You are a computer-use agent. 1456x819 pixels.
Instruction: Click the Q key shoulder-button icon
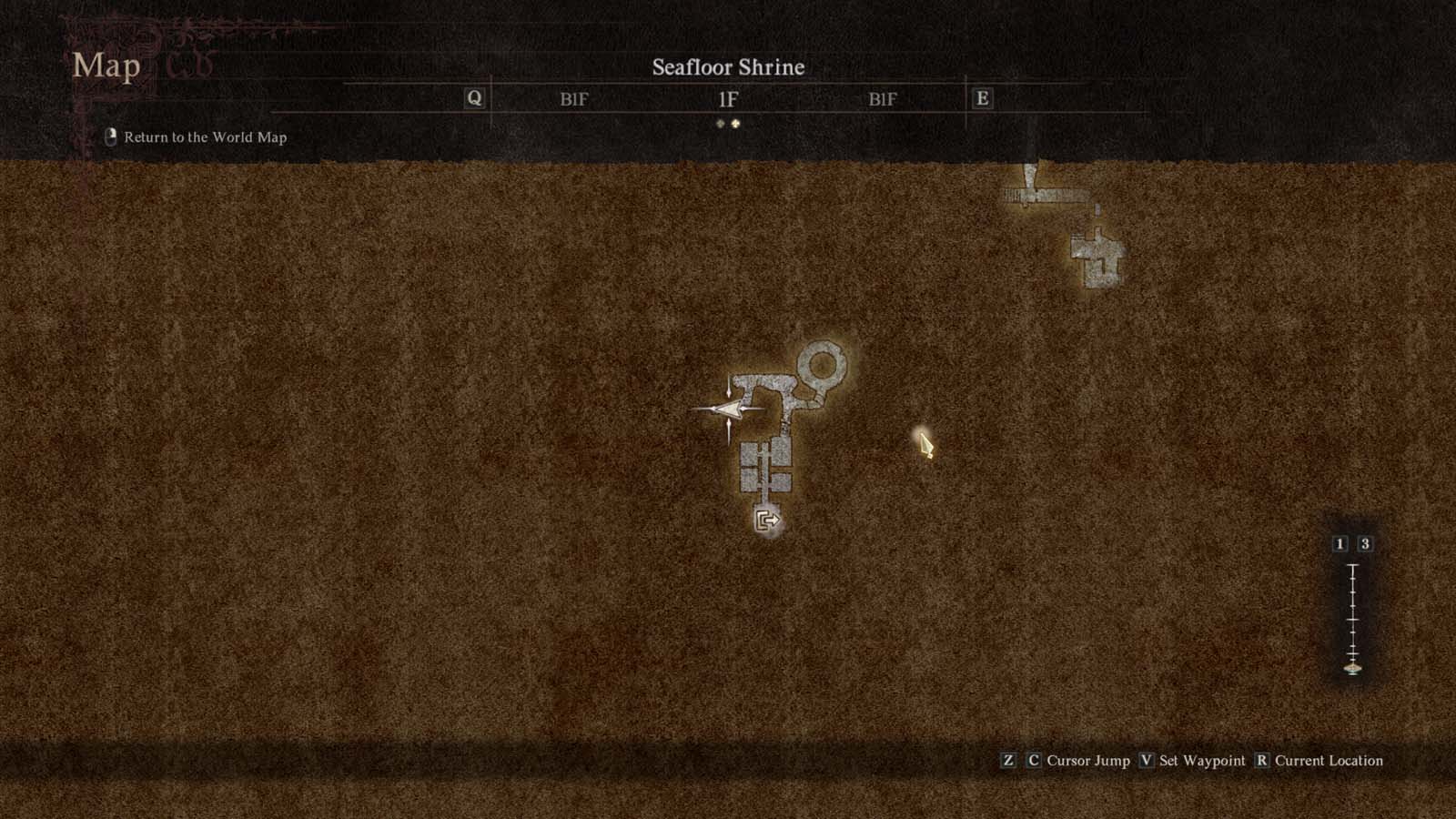click(472, 98)
